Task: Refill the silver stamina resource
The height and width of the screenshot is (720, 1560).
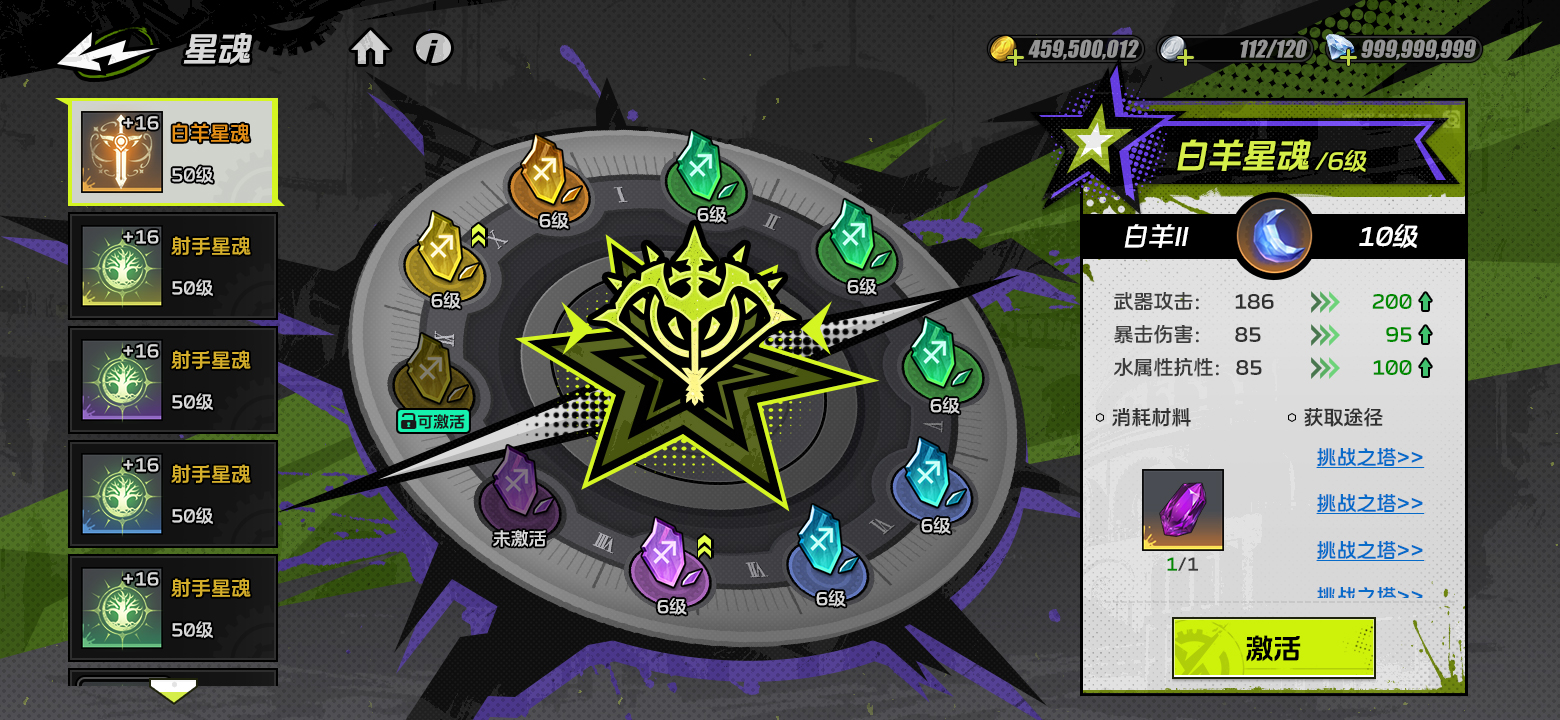Action: coord(1185,56)
